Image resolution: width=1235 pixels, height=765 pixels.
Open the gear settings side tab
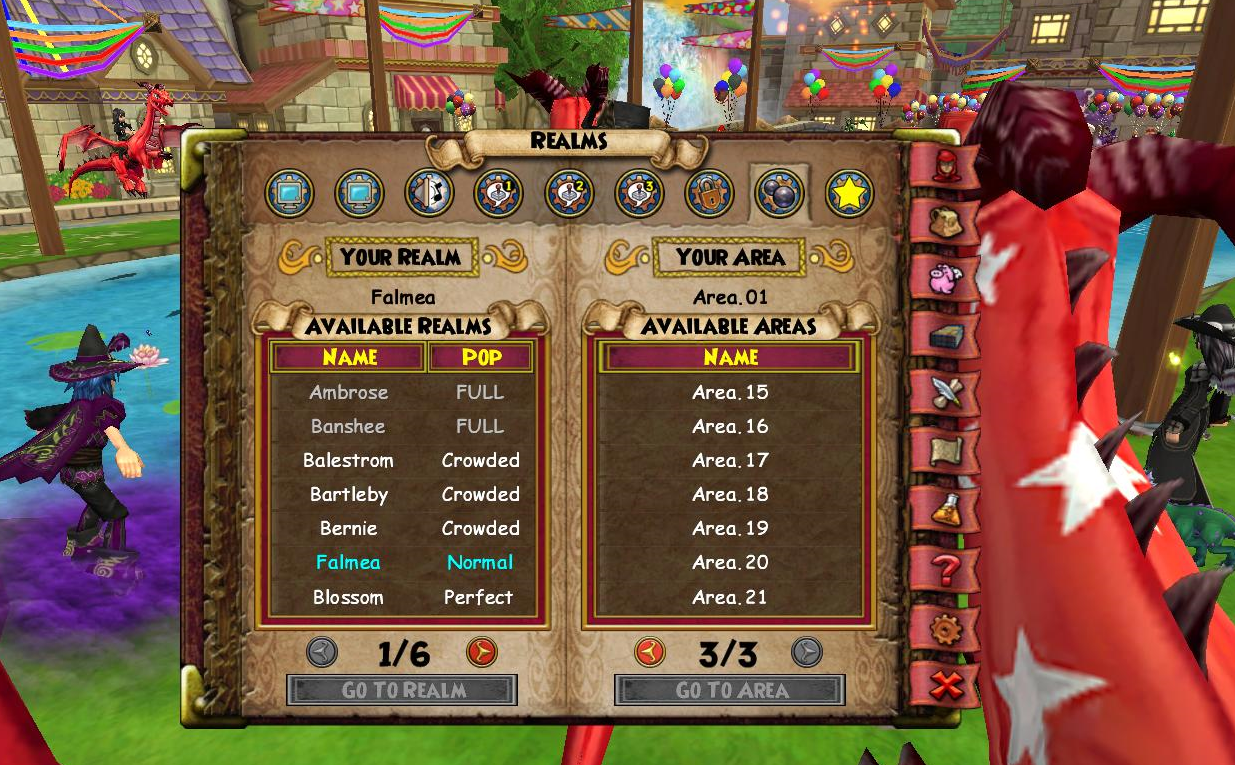point(942,630)
